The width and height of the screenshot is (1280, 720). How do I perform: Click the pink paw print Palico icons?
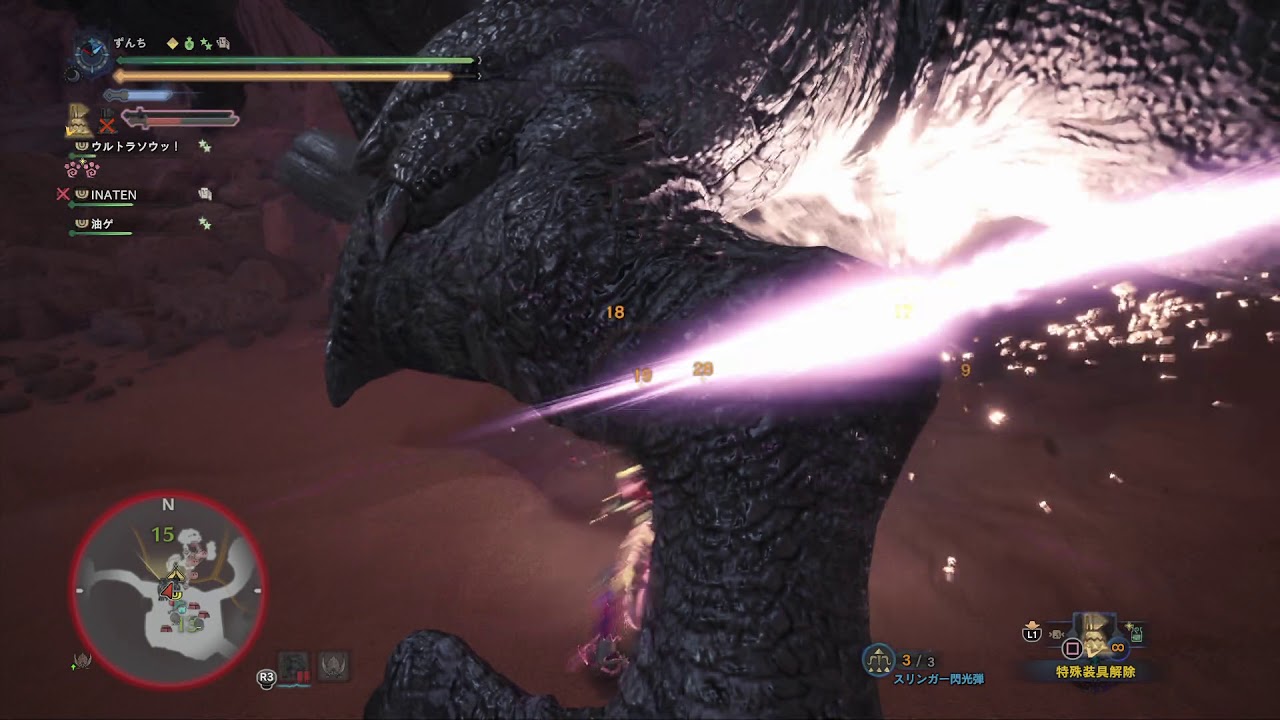pos(82,169)
